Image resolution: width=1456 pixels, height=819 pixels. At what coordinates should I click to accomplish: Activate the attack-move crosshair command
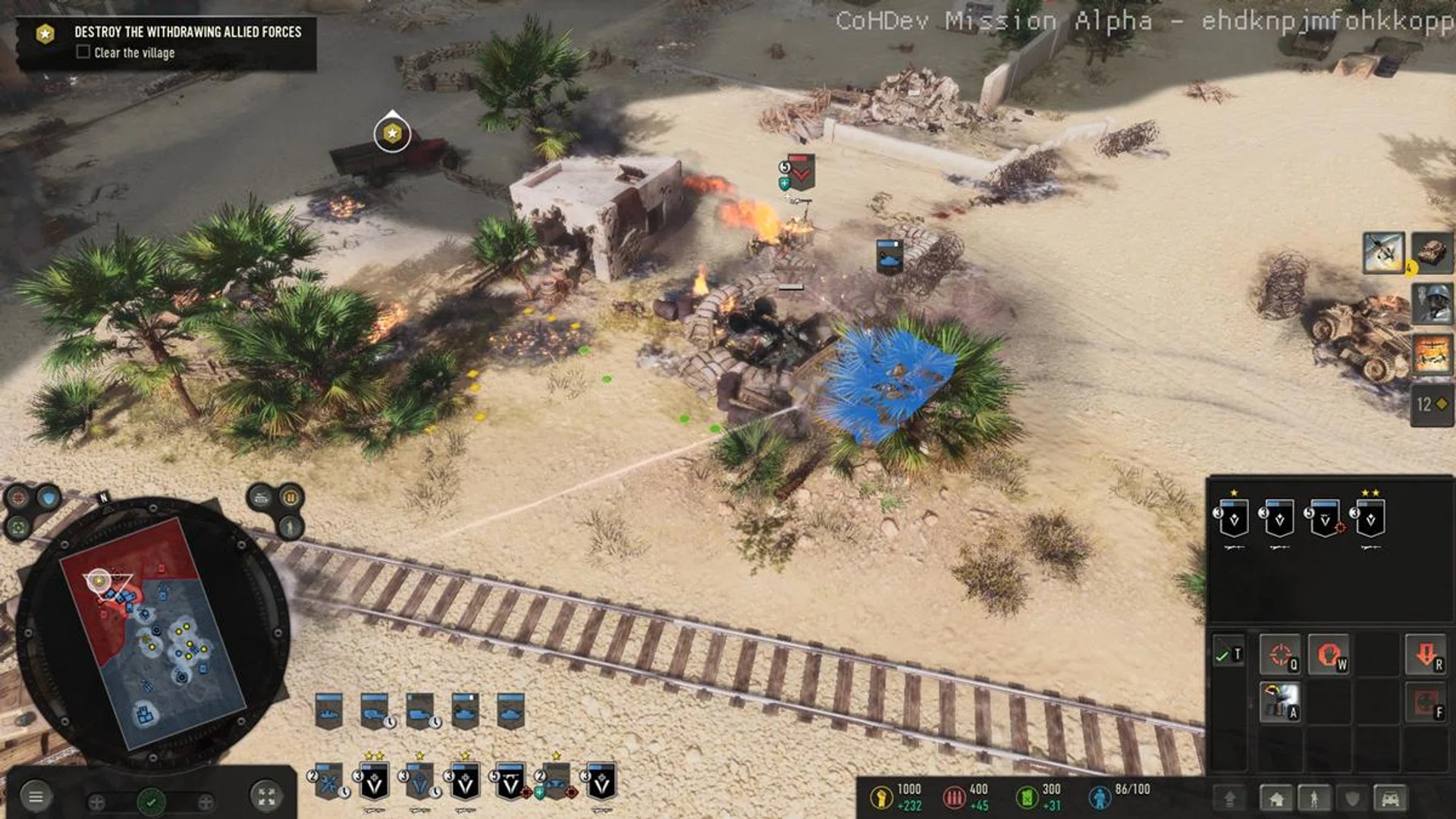pos(1280,655)
